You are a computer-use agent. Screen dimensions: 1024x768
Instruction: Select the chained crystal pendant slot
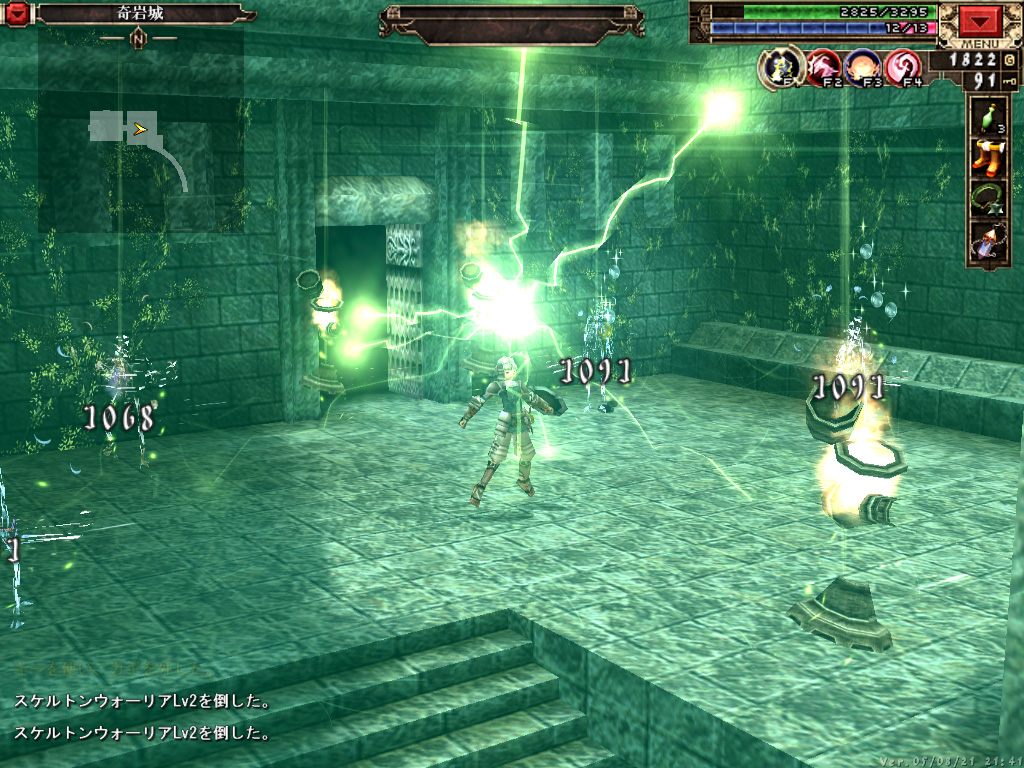pyautogui.click(x=988, y=242)
